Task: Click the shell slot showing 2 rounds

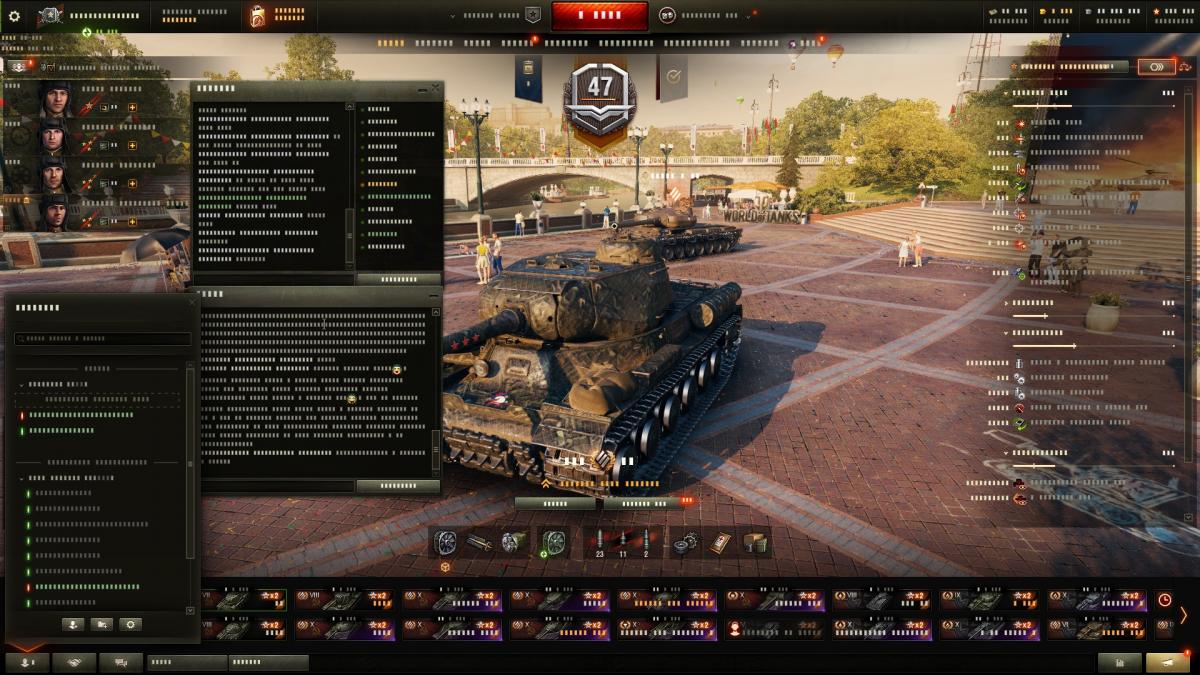Action: click(x=646, y=542)
